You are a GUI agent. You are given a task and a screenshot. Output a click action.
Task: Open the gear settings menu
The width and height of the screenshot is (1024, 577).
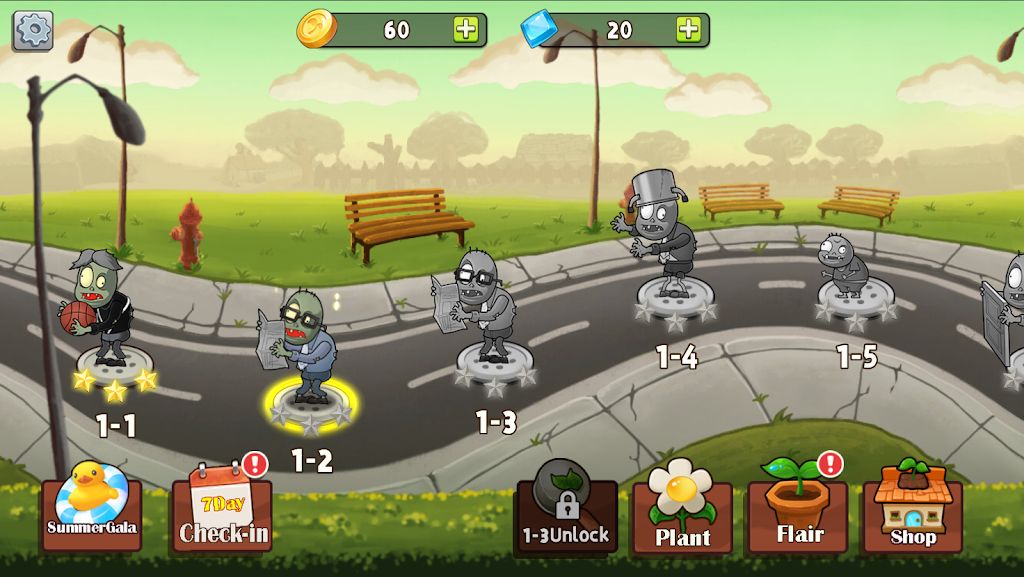point(33,31)
